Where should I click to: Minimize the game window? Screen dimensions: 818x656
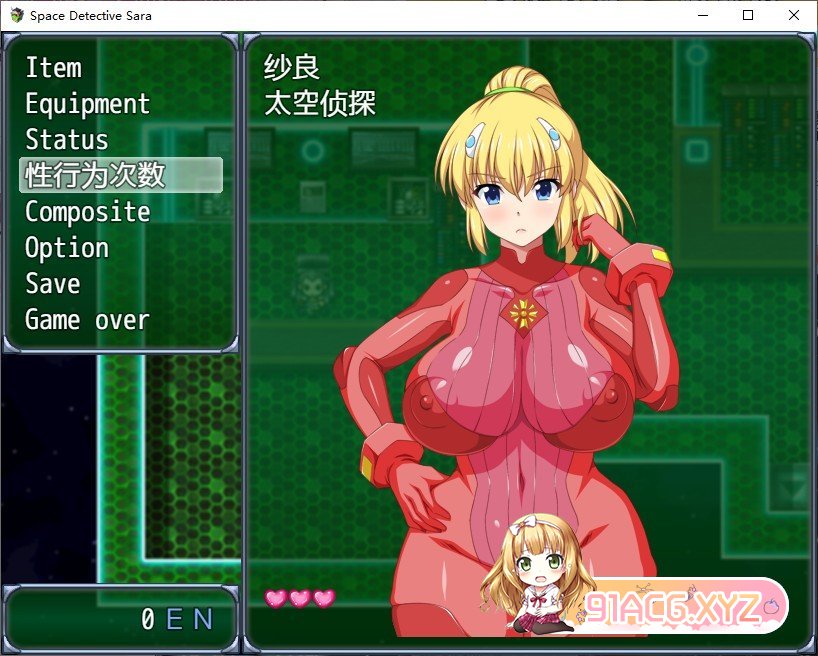(x=702, y=15)
